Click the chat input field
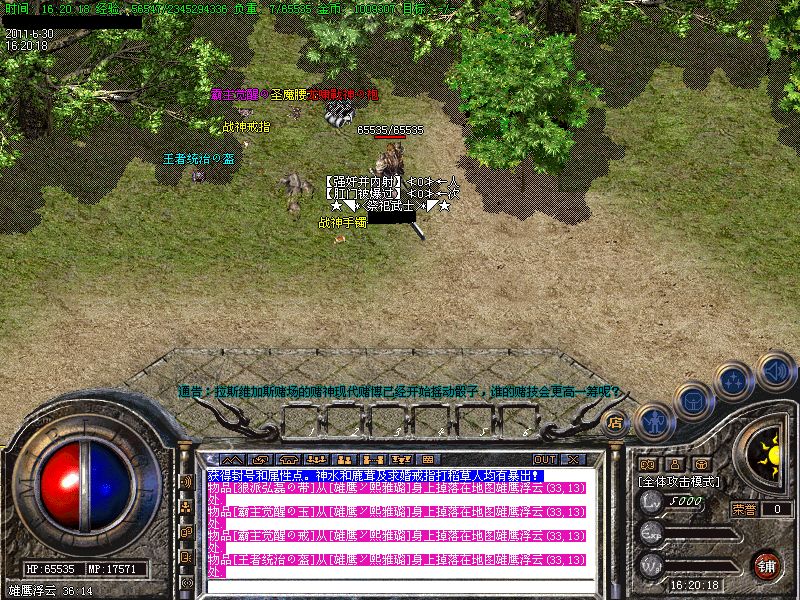 point(400,585)
